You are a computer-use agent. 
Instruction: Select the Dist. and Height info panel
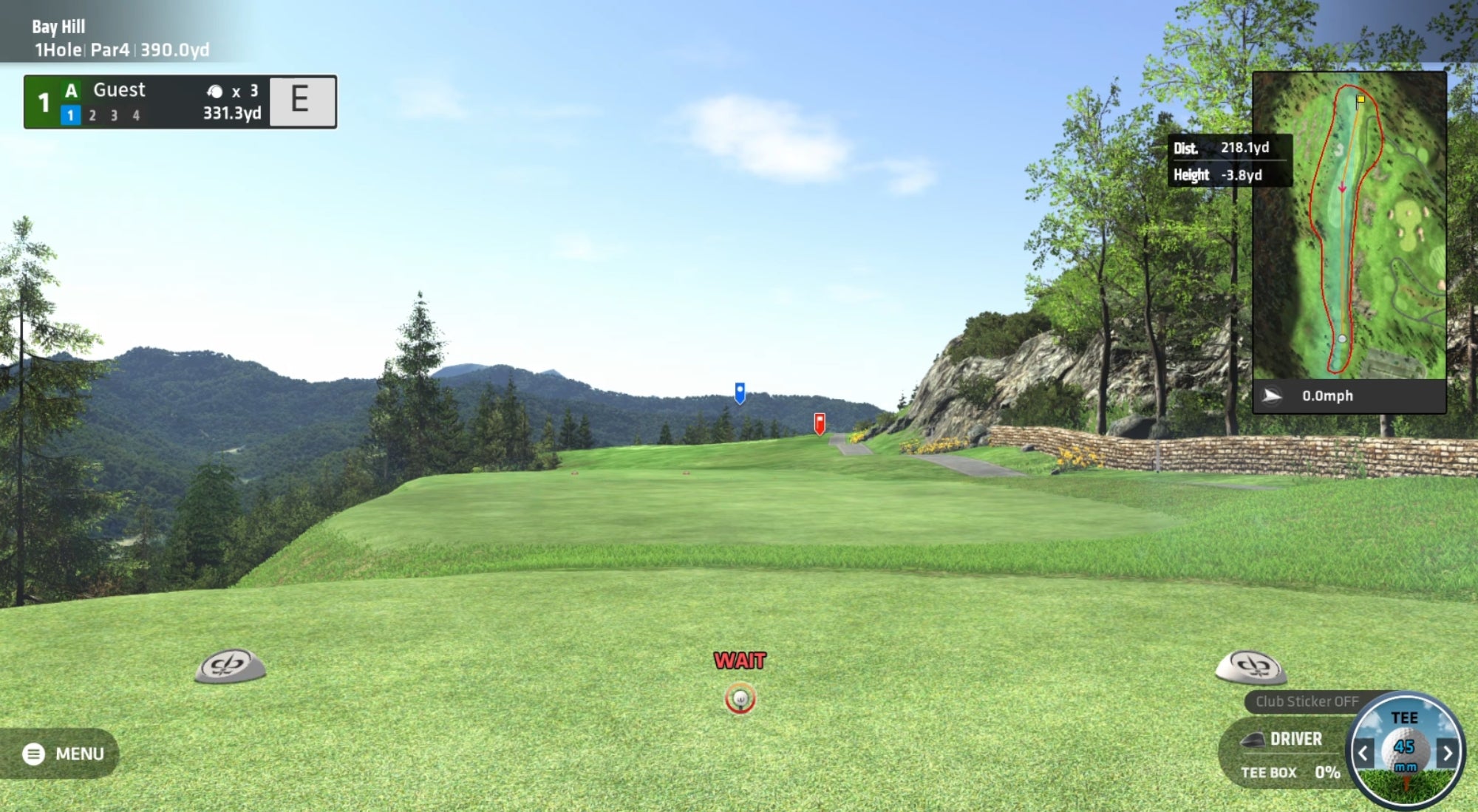tap(1230, 161)
